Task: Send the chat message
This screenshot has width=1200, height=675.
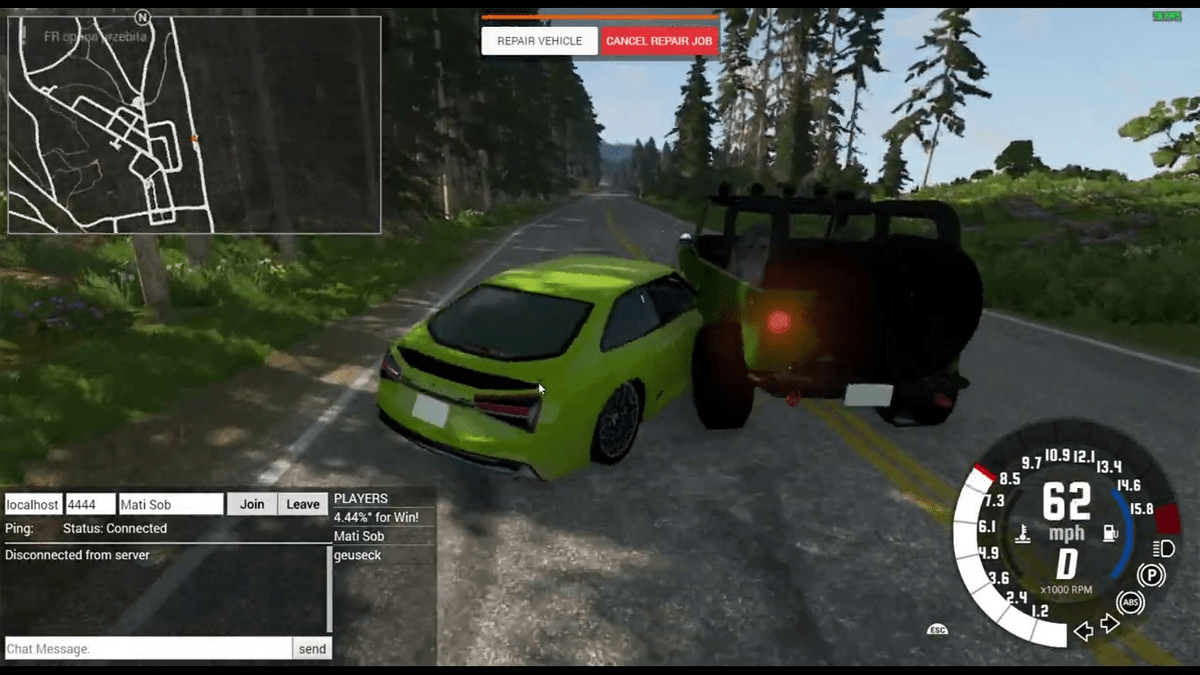Action: click(x=312, y=649)
